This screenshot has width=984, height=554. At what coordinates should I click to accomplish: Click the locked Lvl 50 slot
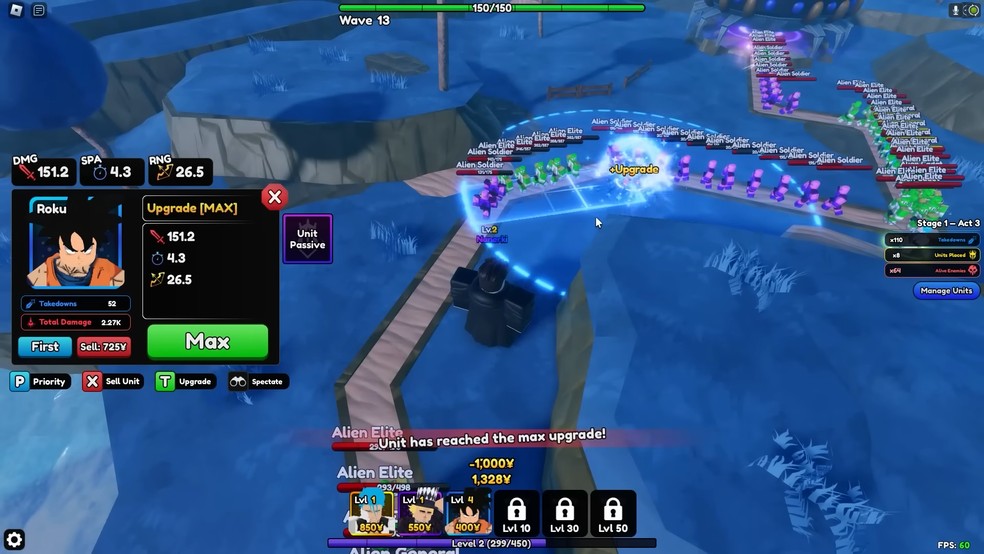pyautogui.click(x=613, y=513)
